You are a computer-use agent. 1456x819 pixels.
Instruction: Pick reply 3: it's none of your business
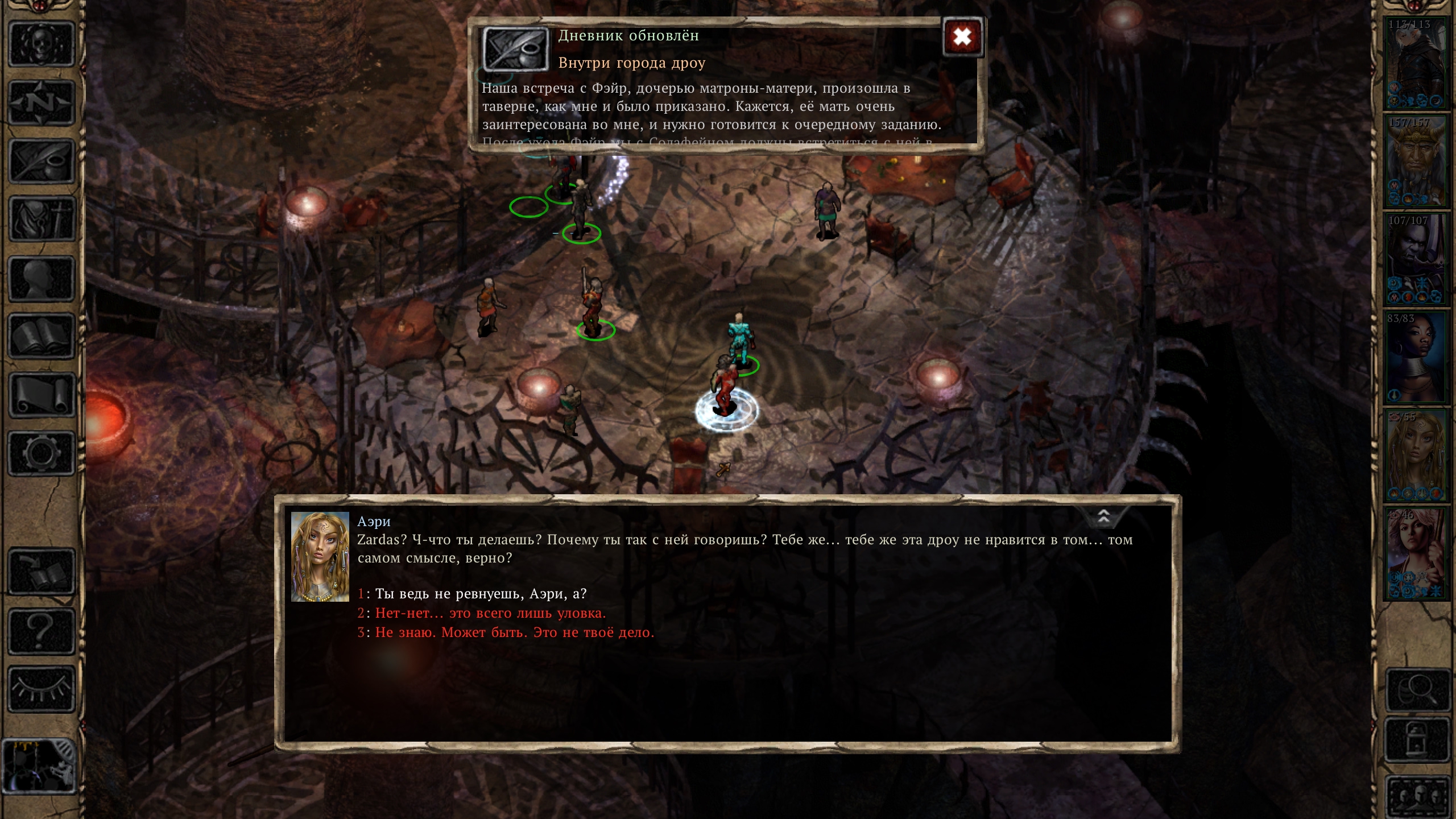(x=514, y=632)
